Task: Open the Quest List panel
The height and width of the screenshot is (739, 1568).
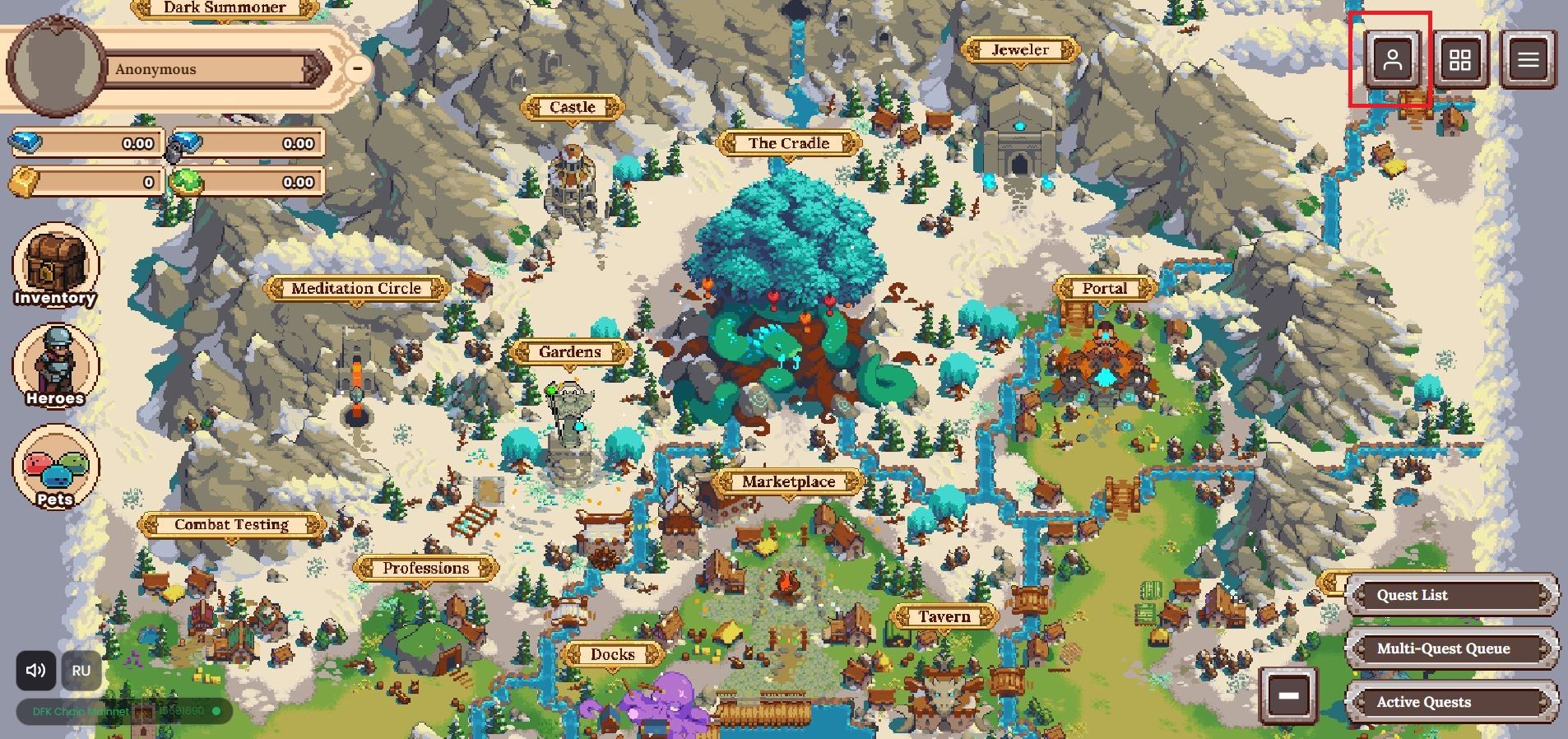Action: 1452,595
